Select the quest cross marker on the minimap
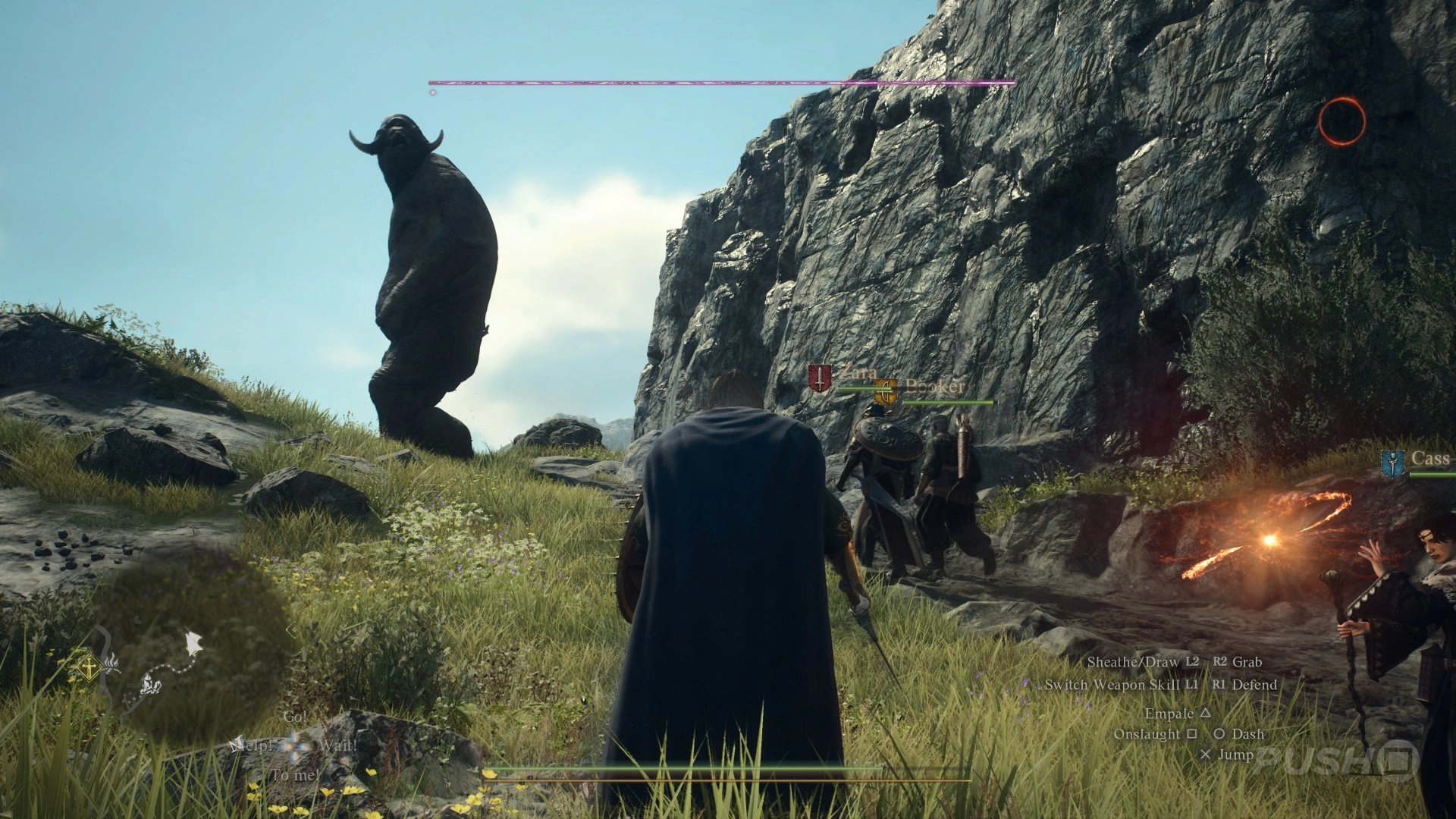This screenshot has width=1456, height=819. point(89,667)
